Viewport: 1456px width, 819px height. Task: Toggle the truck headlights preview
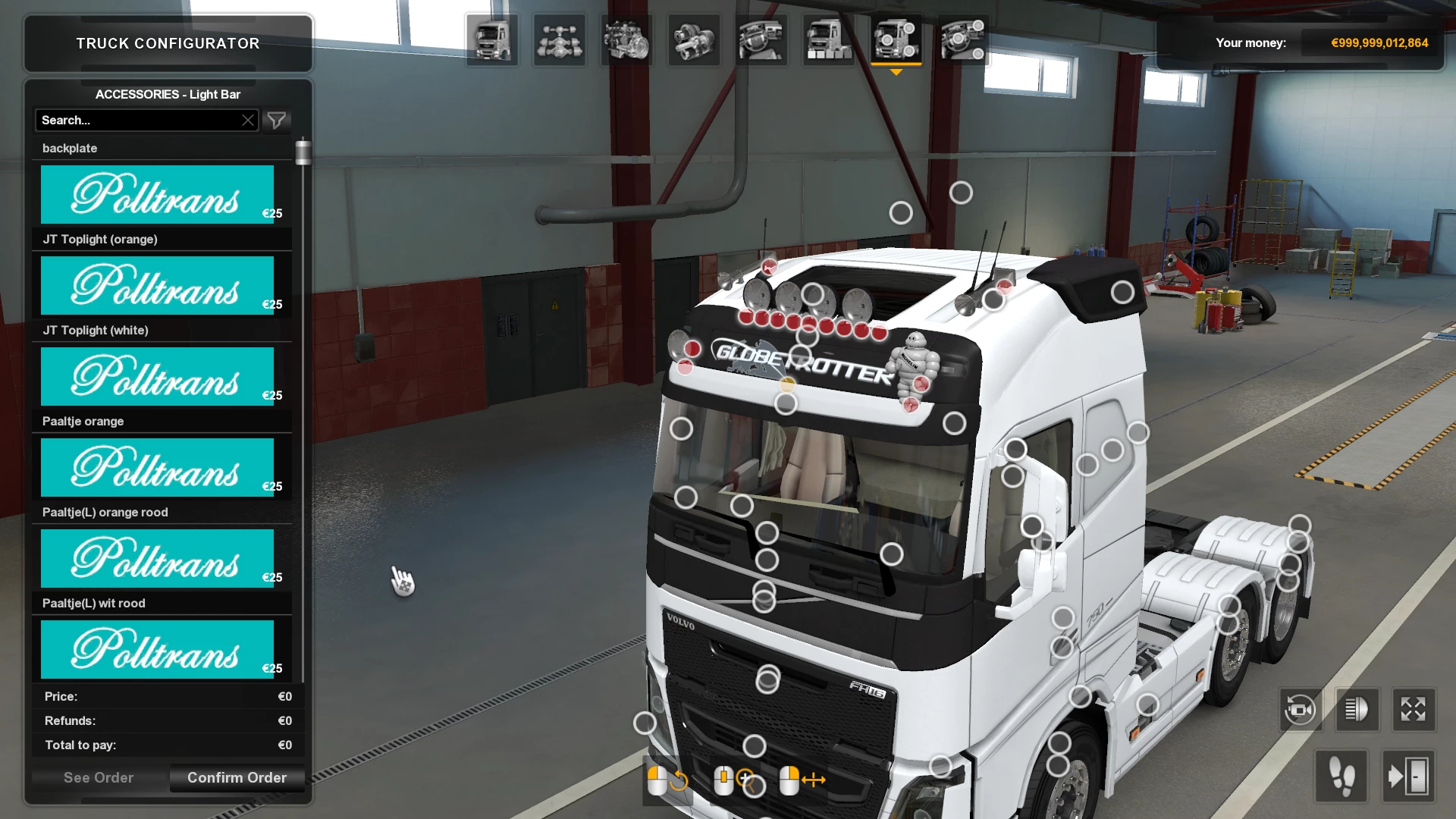1357,710
